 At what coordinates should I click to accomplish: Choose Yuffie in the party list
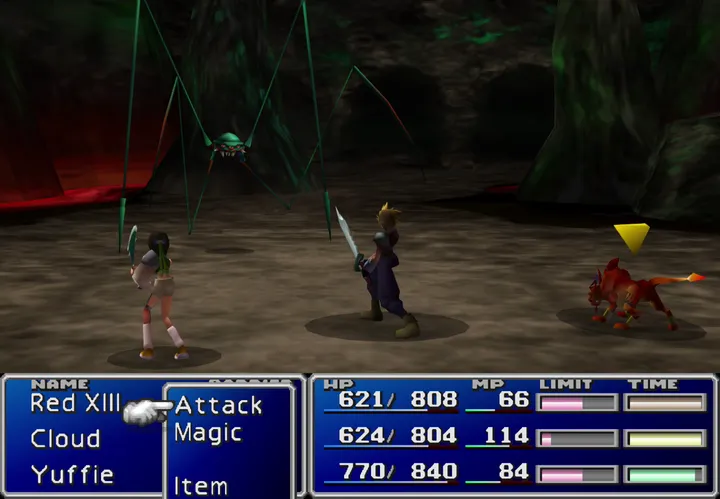[x=72, y=474]
